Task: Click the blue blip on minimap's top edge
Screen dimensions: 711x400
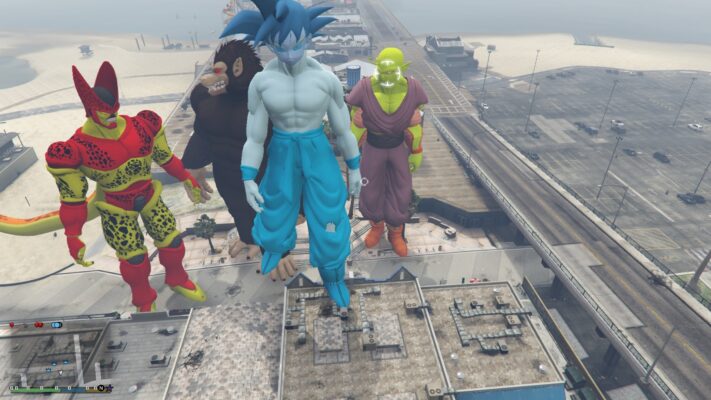Action: click(x=57, y=325)
